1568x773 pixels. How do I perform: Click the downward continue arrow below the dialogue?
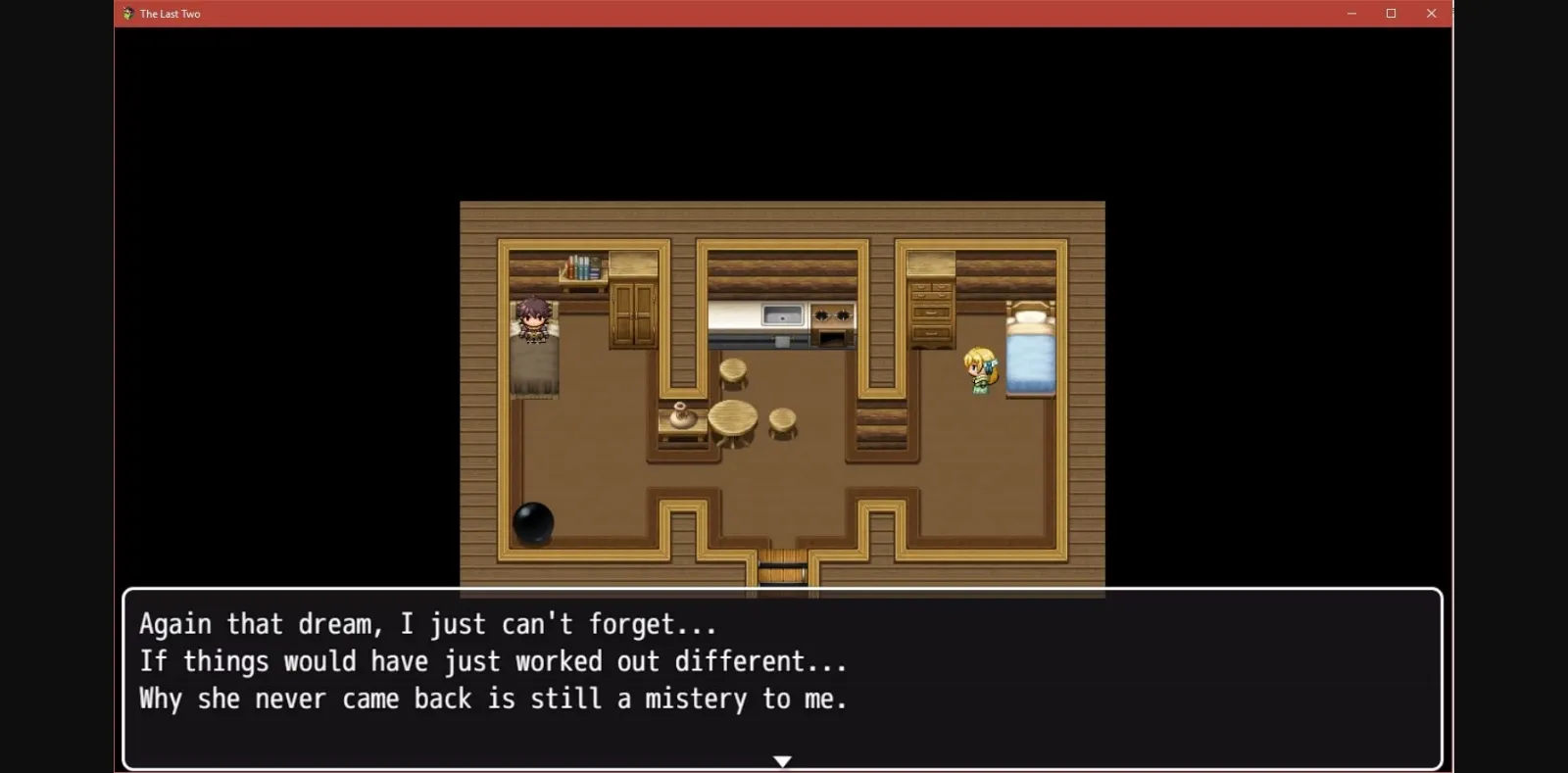pos(783,759)
